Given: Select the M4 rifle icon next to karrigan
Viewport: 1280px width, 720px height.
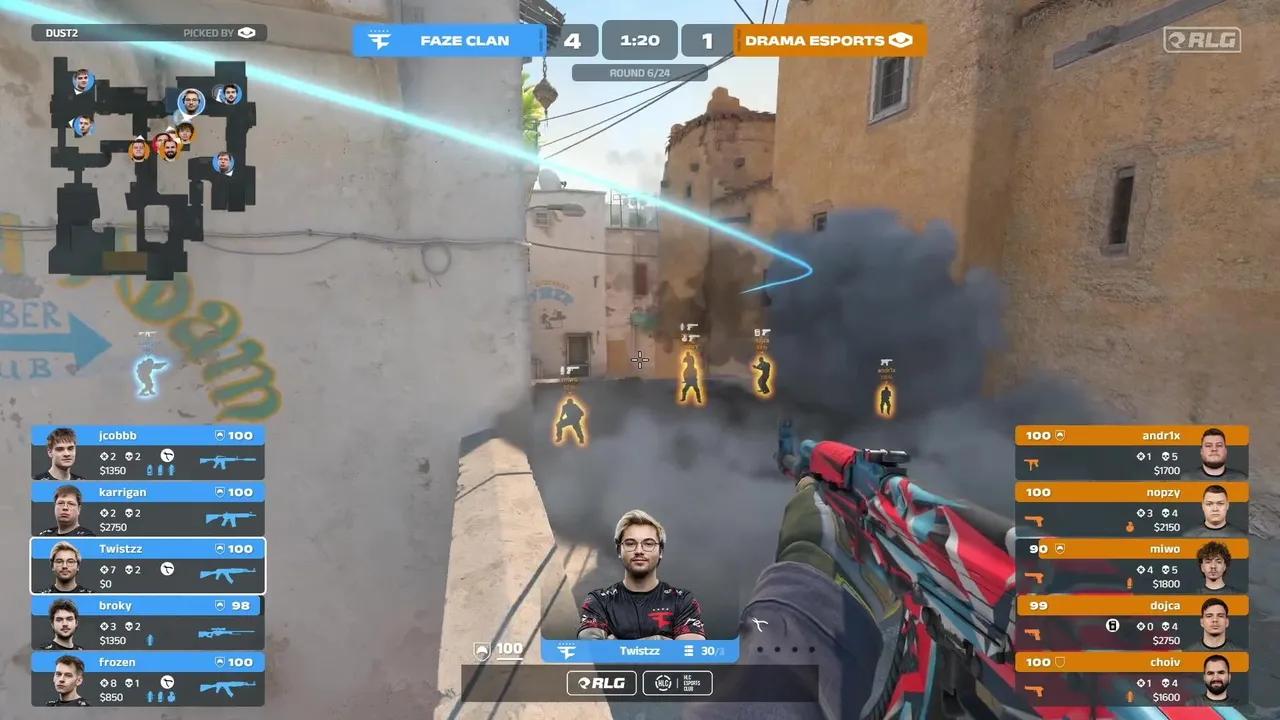Looking at the screenshot, I should coord(228,518).
